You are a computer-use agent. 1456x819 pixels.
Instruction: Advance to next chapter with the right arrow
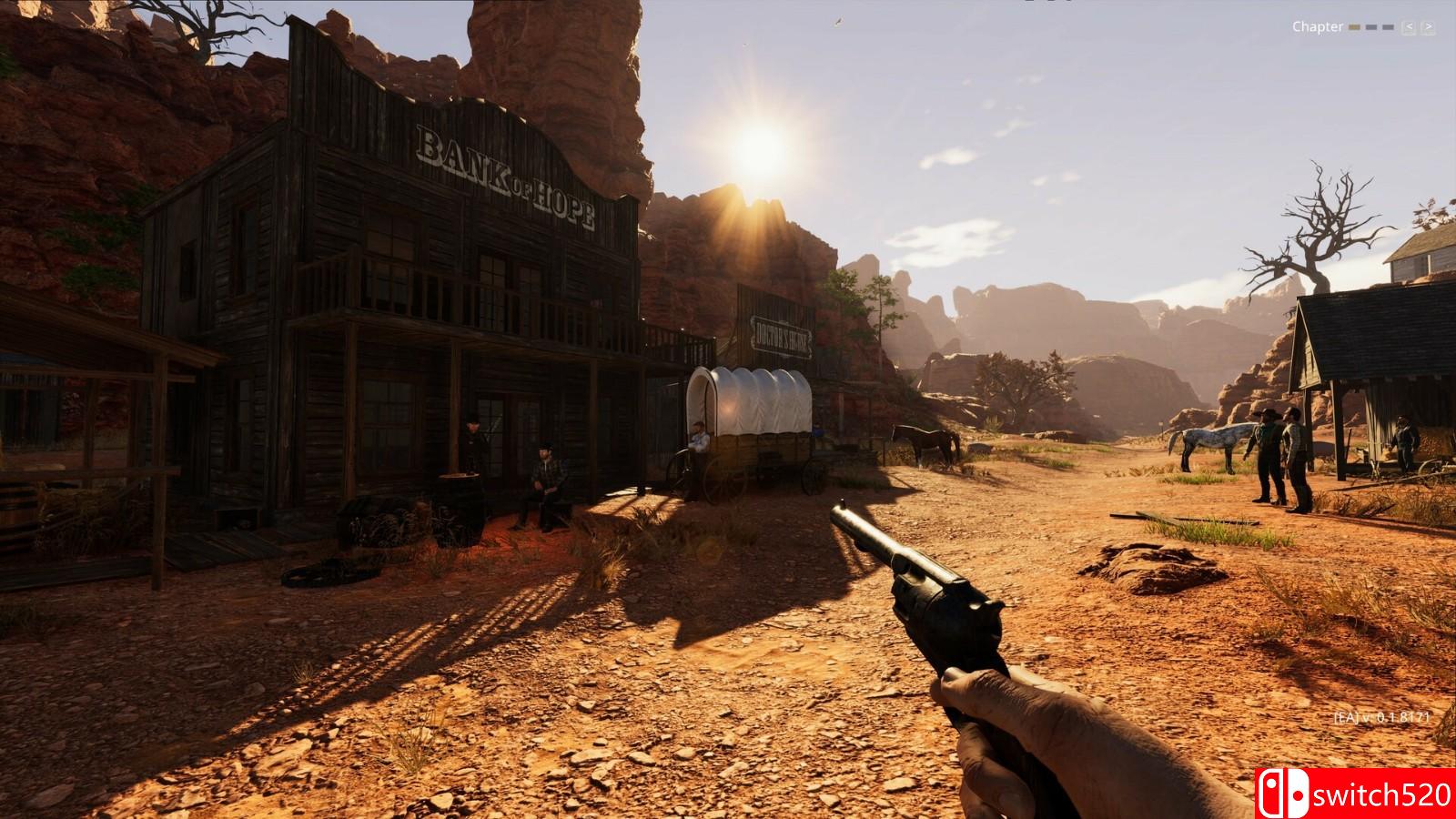click(x=1427, y=27)
